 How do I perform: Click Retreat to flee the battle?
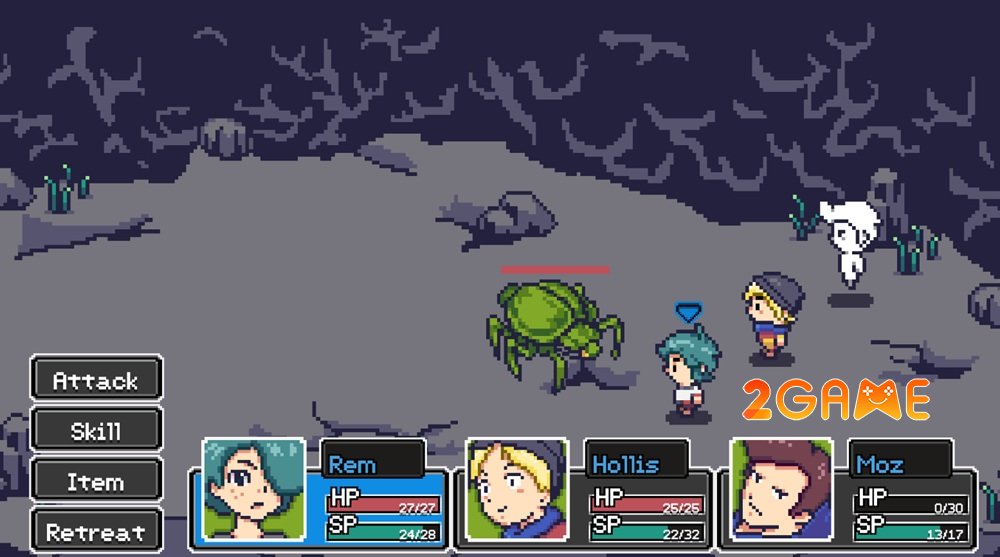pyautogui.click(x=96, y=531)
